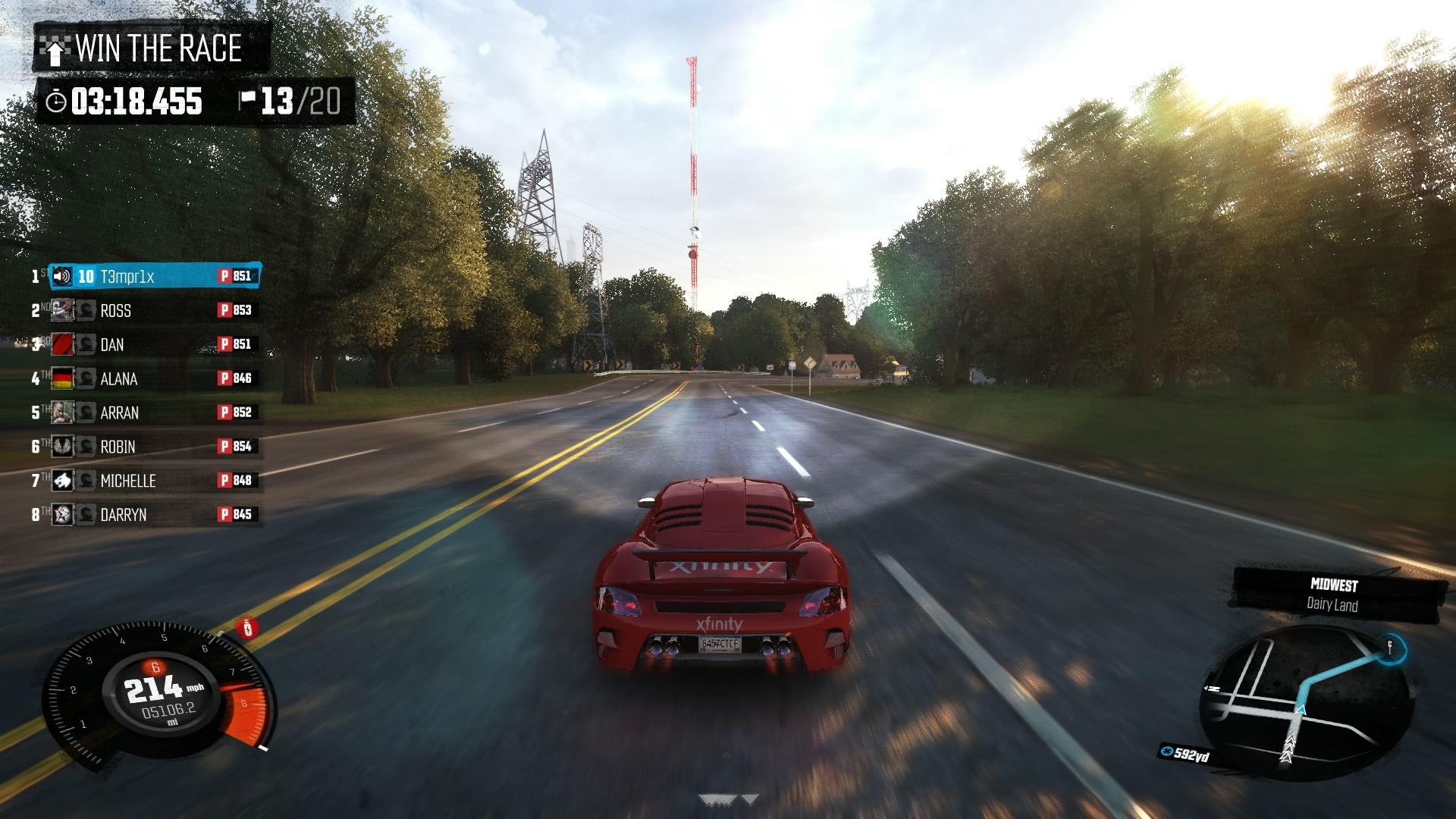The image size is (1456, 819).
Task: Click the nitro bottle icon by the tachometer
Action: click(x=246, y=628)
